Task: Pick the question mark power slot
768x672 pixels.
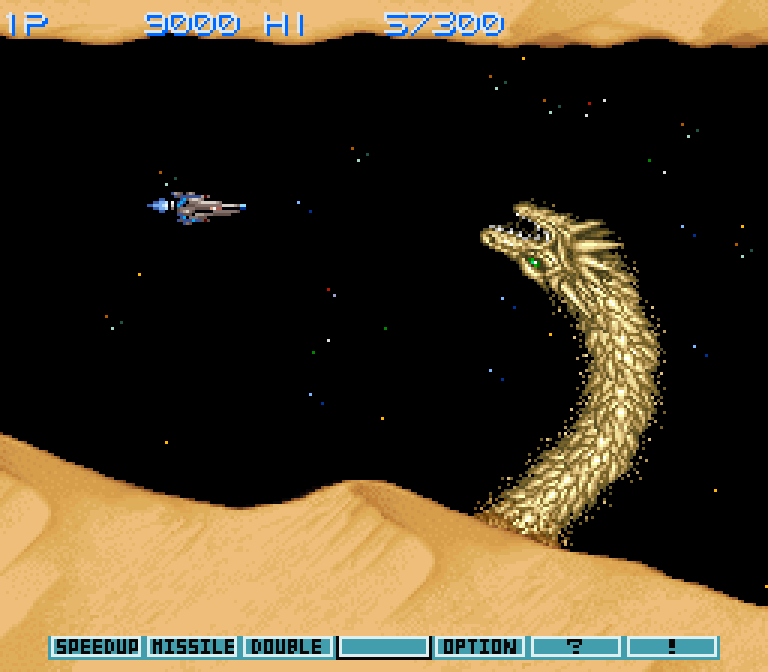Action: (x=576, y=647)
